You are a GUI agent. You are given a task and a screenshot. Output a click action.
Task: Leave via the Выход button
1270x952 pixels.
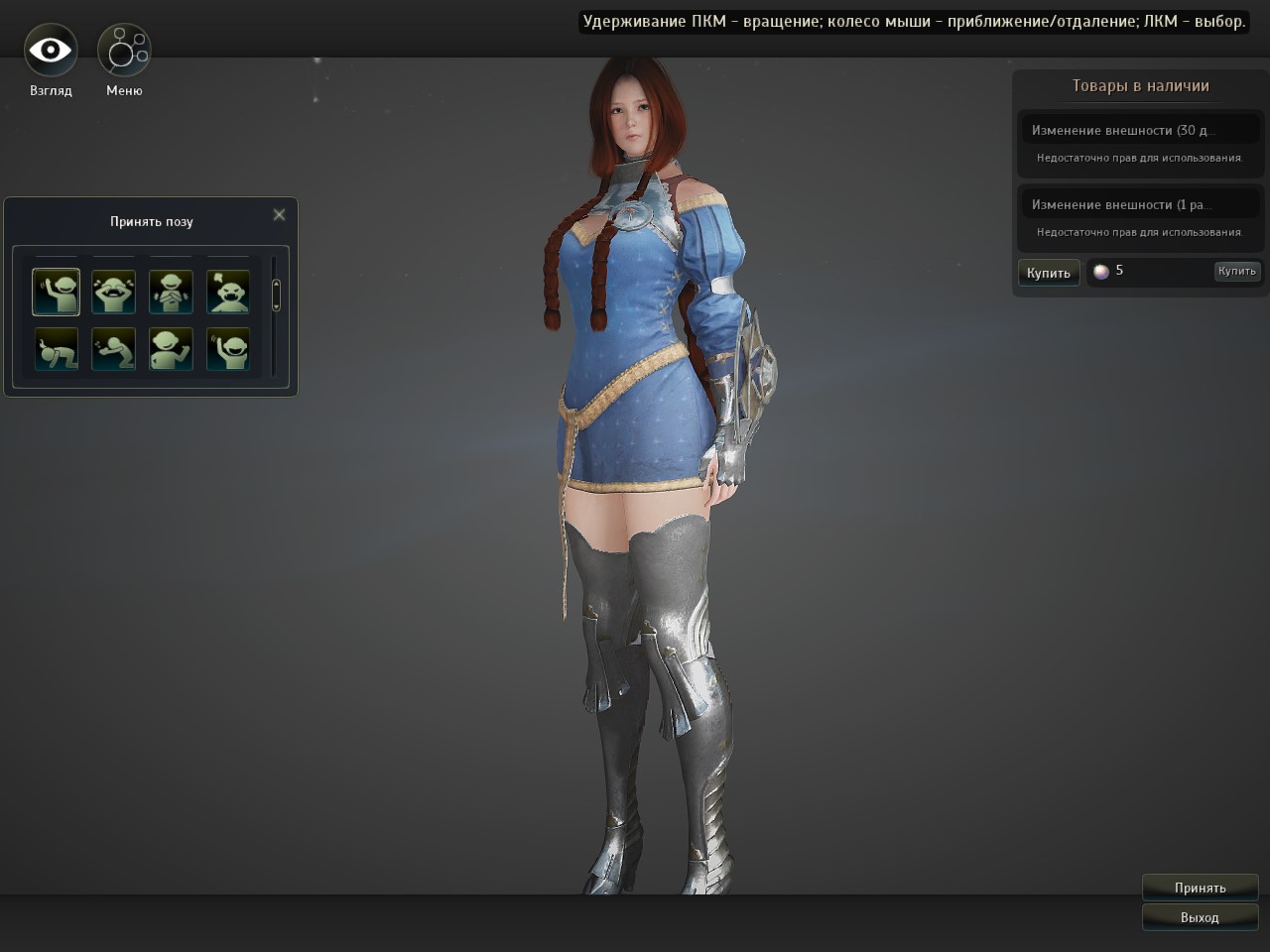[1200, 917]
